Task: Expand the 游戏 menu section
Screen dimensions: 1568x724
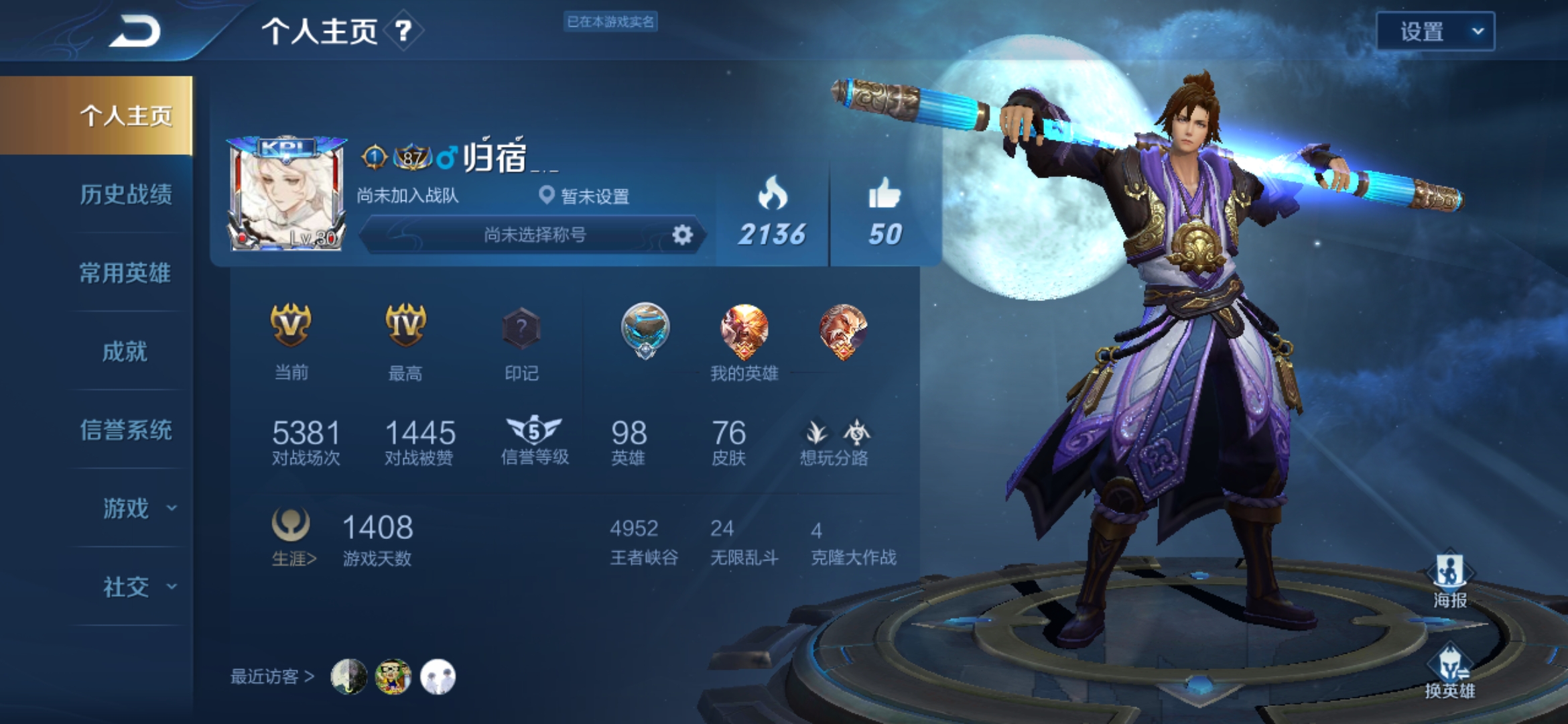Action: pyautogui.click(x=137, y=508)
